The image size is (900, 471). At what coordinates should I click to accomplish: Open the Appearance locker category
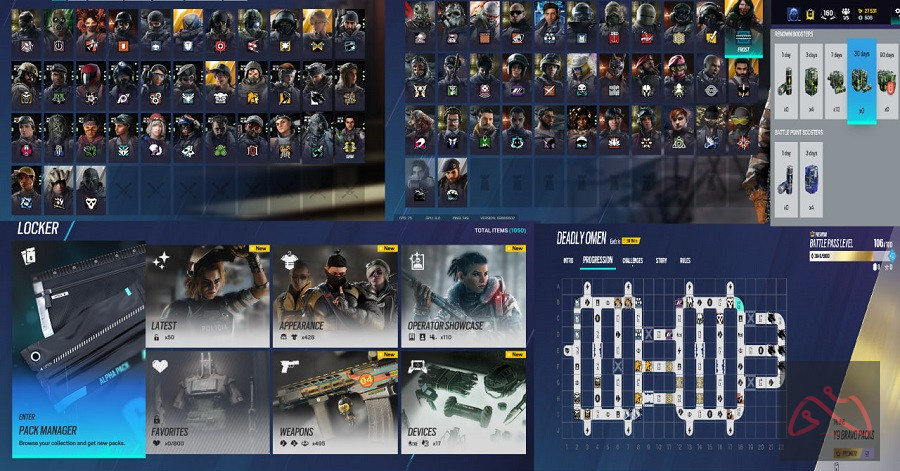click(335, 297)
